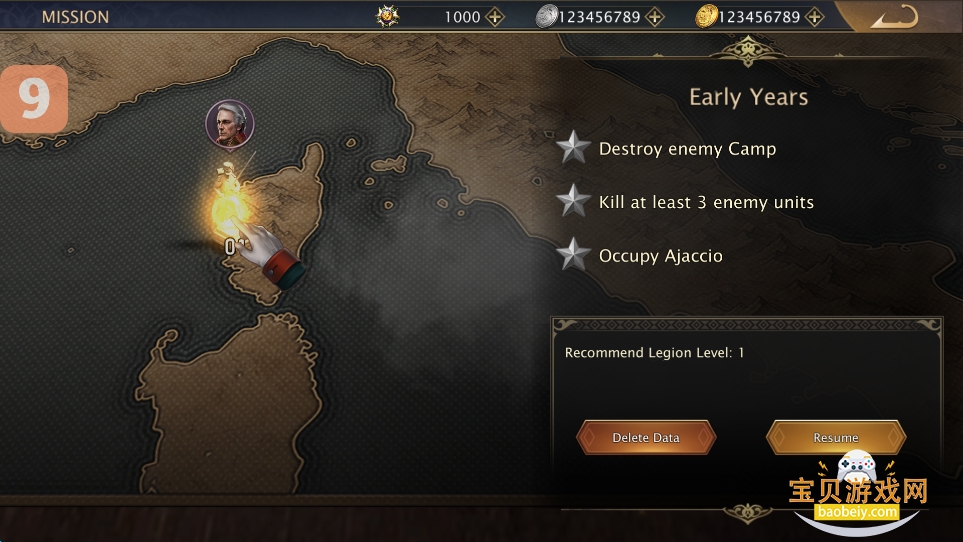Image resolution: width=963 pixels, height=542 pixels.
Task: Tap the general portrait on the map
Action: [x=230, y=124]
